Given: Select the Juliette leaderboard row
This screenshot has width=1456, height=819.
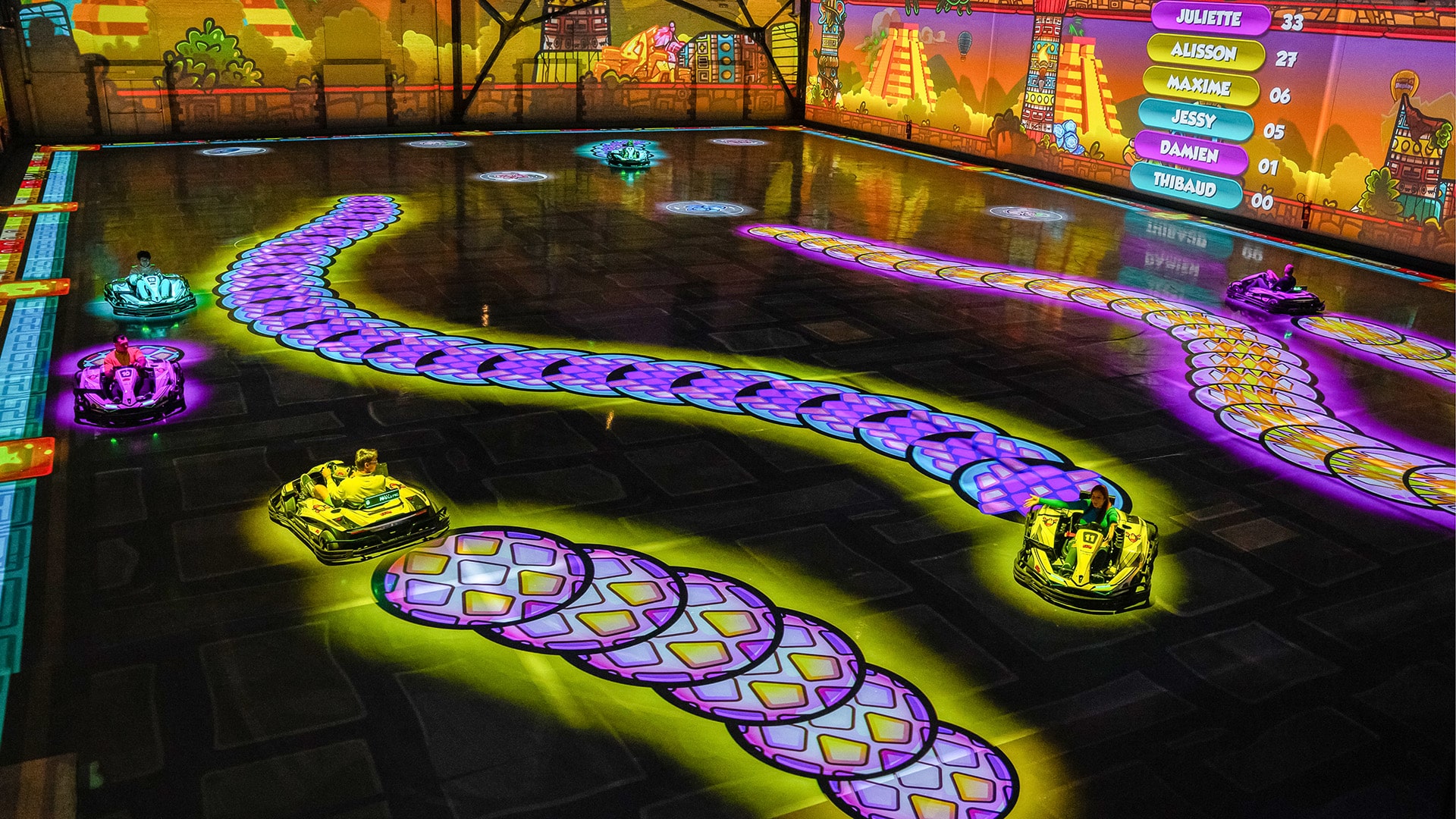Looking at the screenshot, I should coord(1210,18).
